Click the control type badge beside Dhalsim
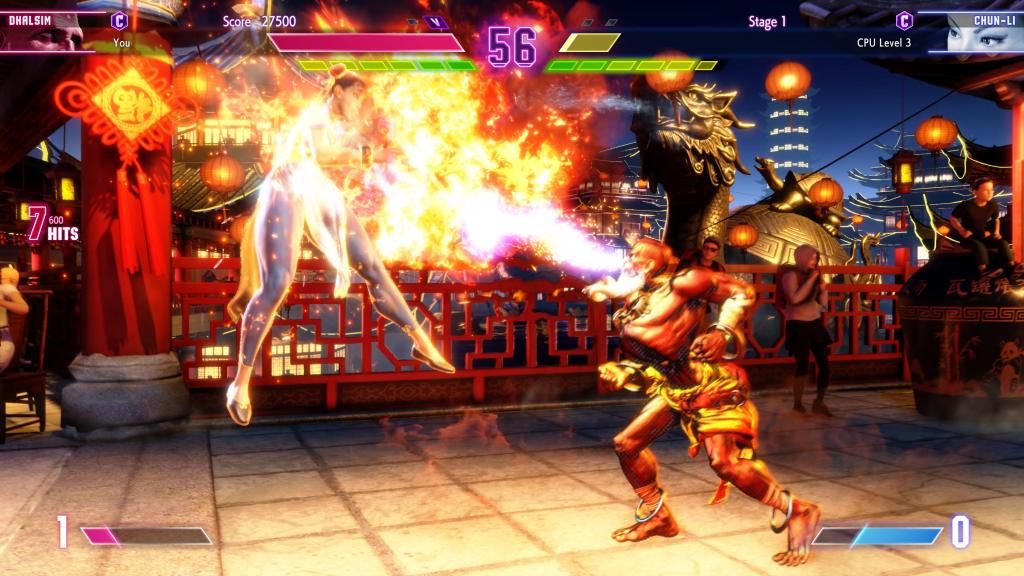The height and width of the screenshot is (576, 1024). click(x=120, y=20)
